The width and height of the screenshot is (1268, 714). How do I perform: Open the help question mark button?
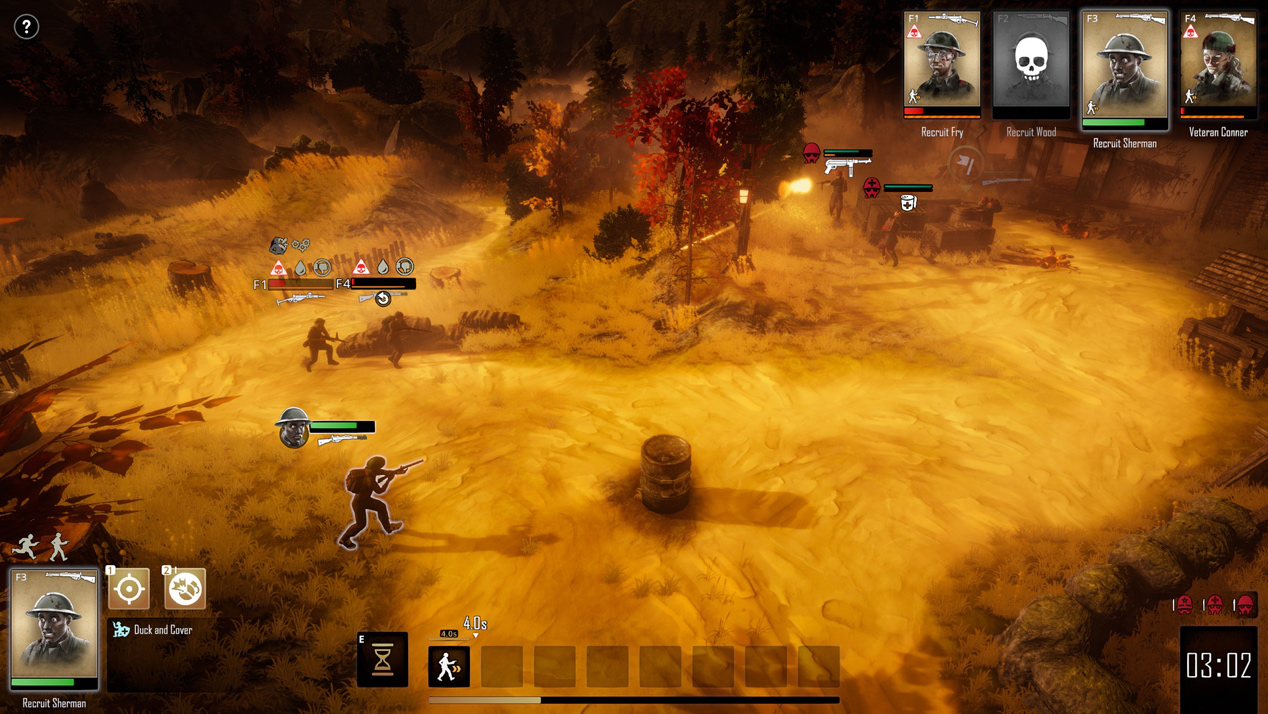tap(26, 27)
